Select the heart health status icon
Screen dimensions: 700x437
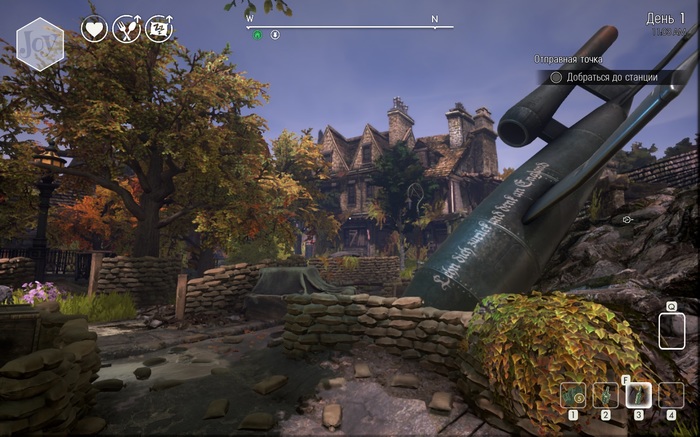[95, 28]
